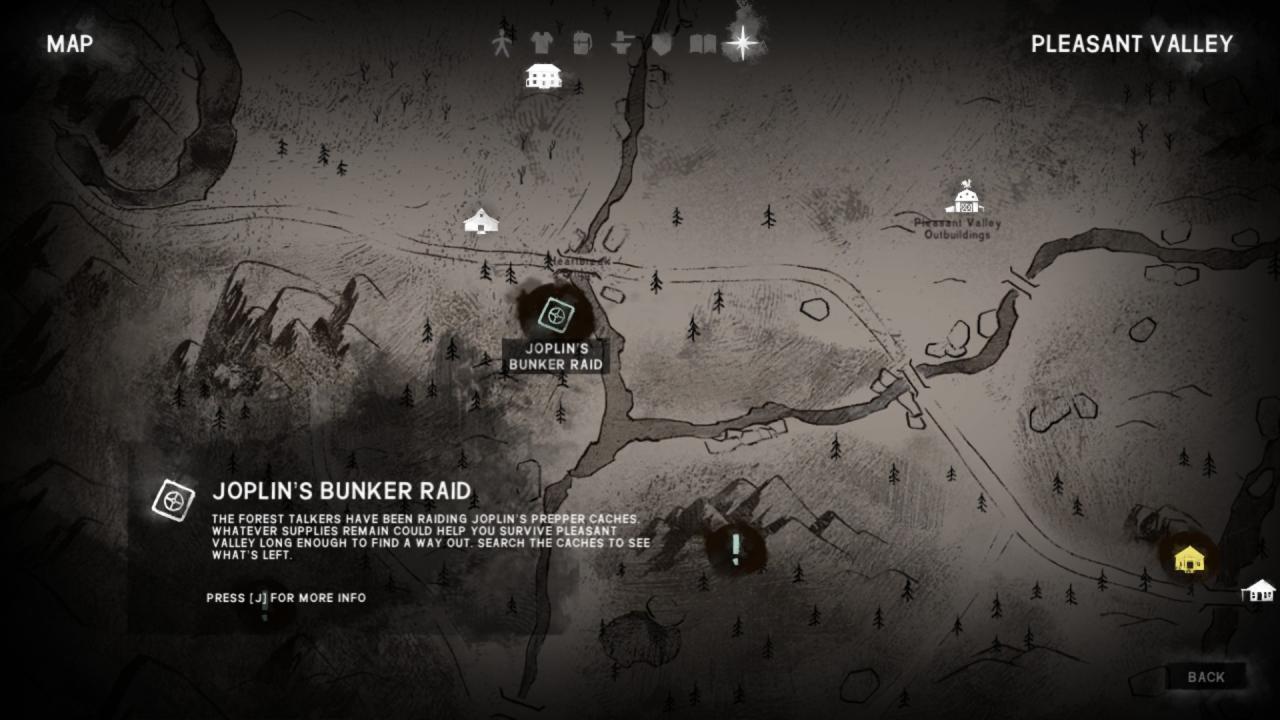Image resolution: width=1280 pixels, height=720 pixels.
Task: Select the white house marker beside yellow house
Action: click(1259, 590)
